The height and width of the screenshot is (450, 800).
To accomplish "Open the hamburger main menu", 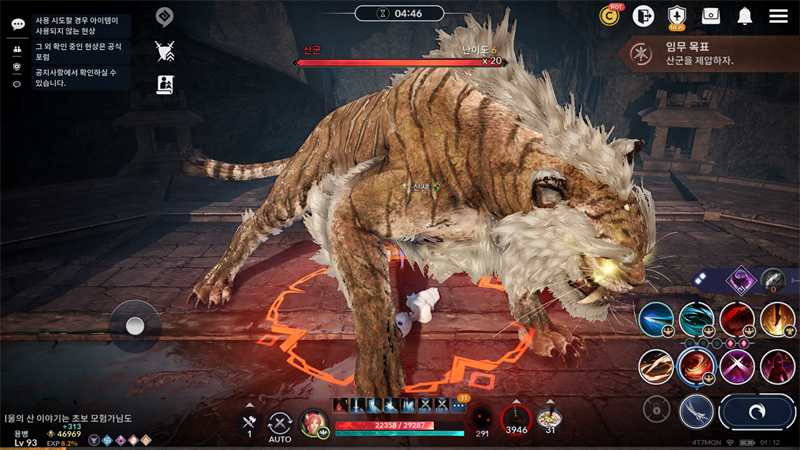I will [x=778, y=16].
